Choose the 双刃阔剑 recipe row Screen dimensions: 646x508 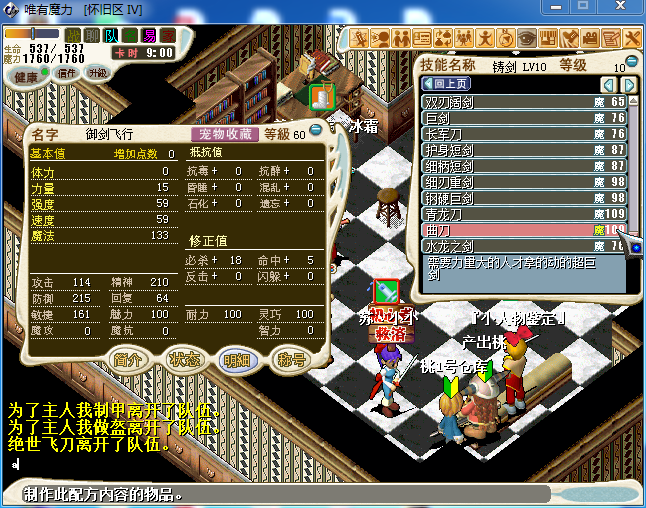pos(510,102)
